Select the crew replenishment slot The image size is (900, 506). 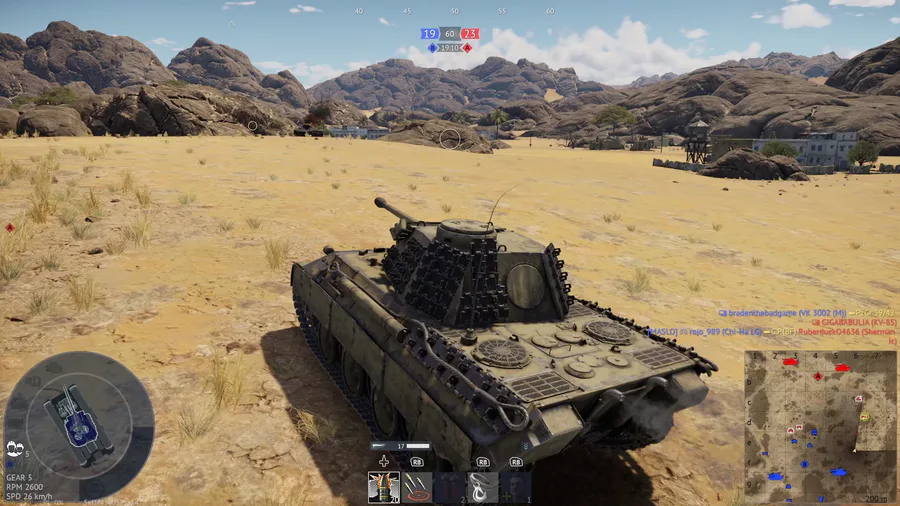(515, 487)
